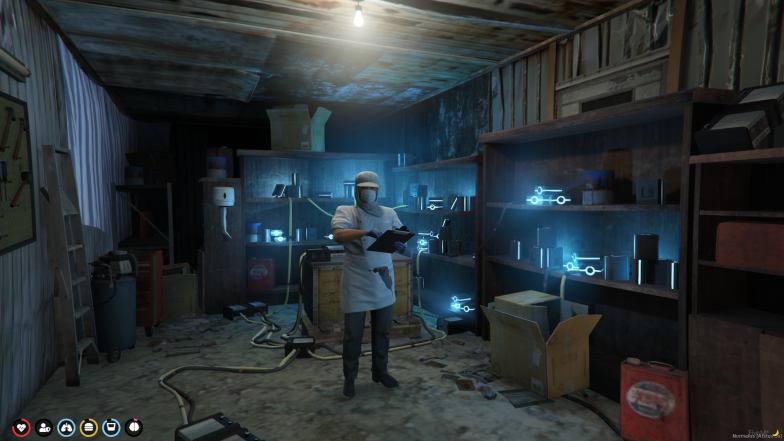784x441 pixels.
Task: Click the heart health status icon
Action: 20,428
